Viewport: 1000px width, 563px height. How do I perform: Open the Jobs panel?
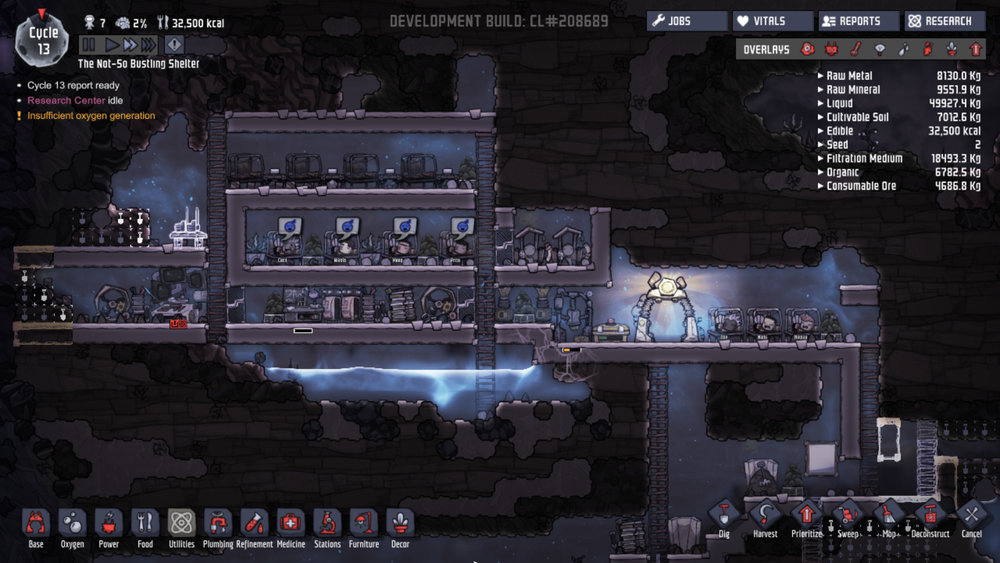point(687,21)
